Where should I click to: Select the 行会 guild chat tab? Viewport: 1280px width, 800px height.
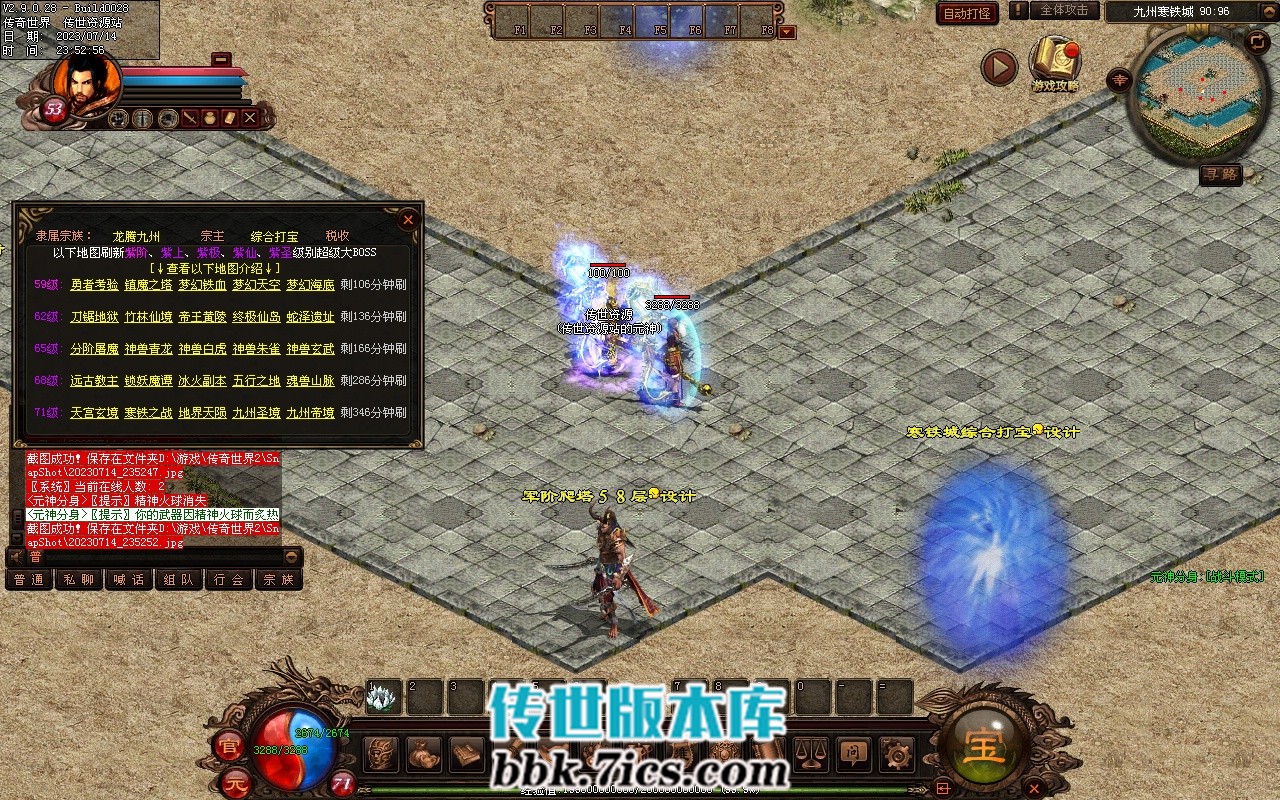click(229, 580)
